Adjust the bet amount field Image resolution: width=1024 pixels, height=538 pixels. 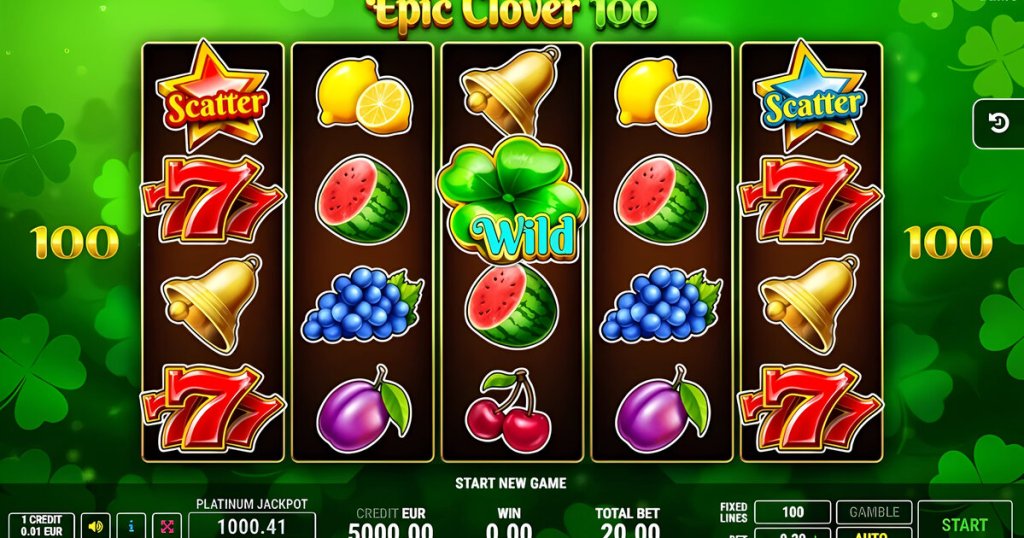(792, 533)
